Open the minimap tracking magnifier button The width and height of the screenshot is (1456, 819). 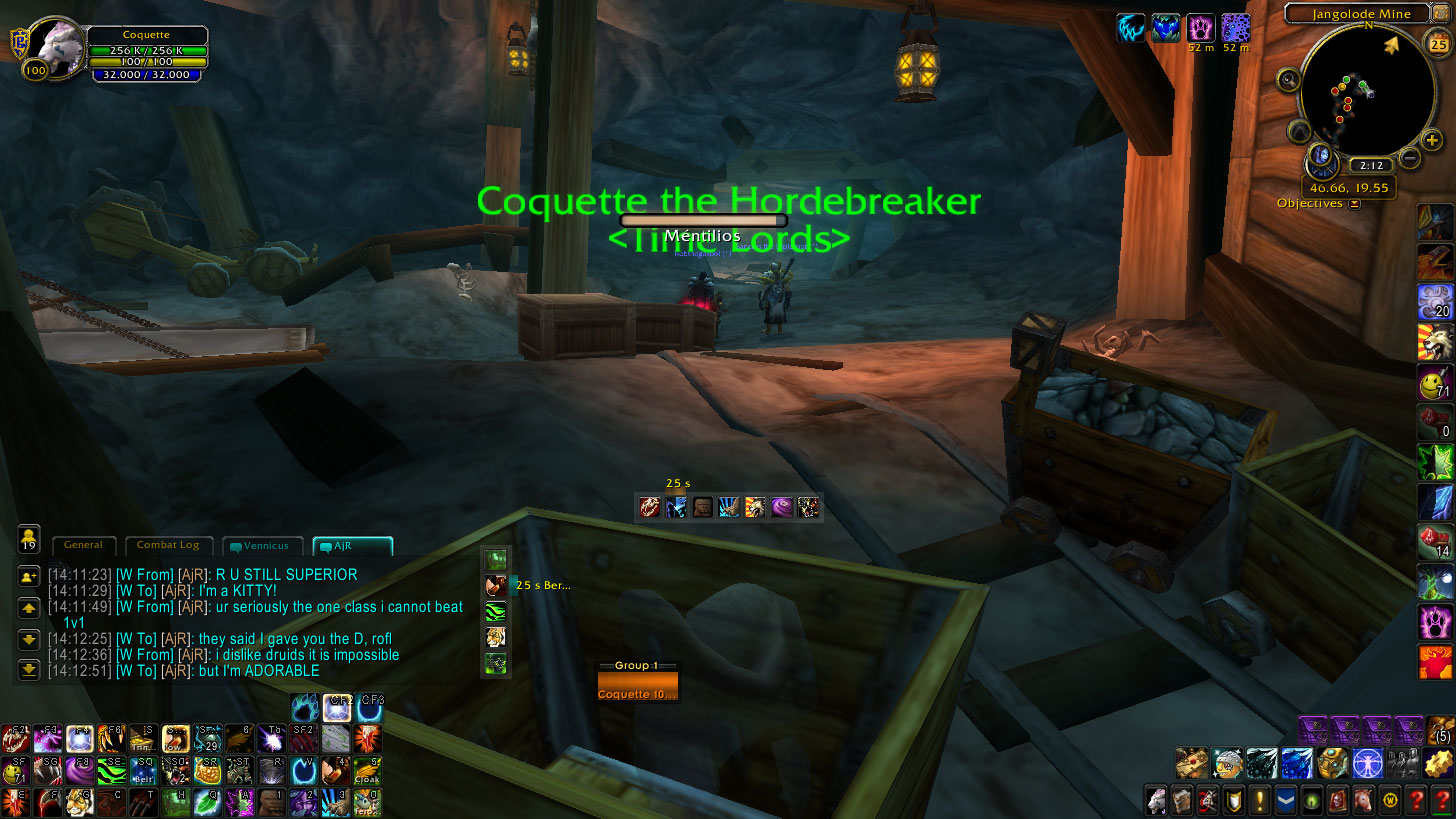1288,80
